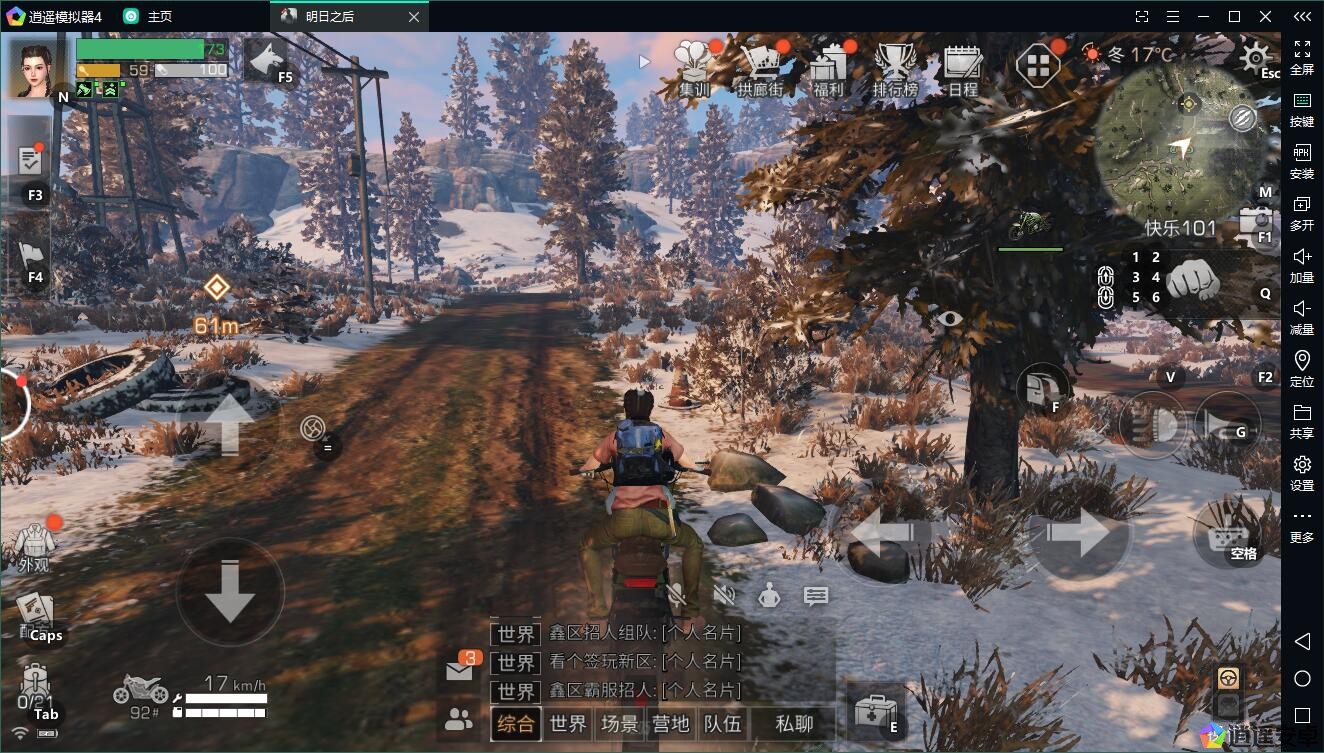Open the four-square grid menu icon
This screenshot has height=753, width=1324.
point(1038,67)
